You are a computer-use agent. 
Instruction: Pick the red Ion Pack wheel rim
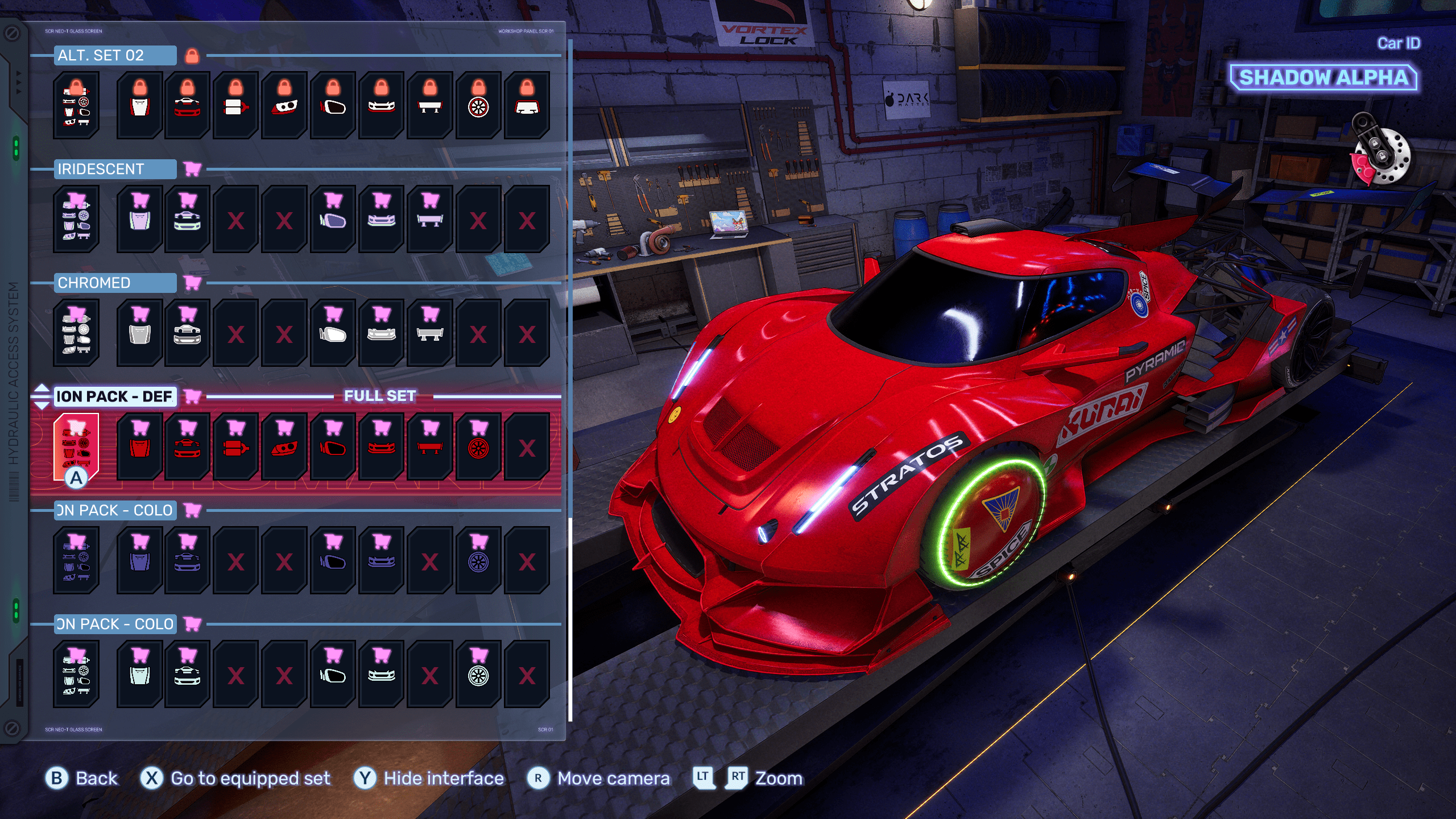click(x=478, y=446)
